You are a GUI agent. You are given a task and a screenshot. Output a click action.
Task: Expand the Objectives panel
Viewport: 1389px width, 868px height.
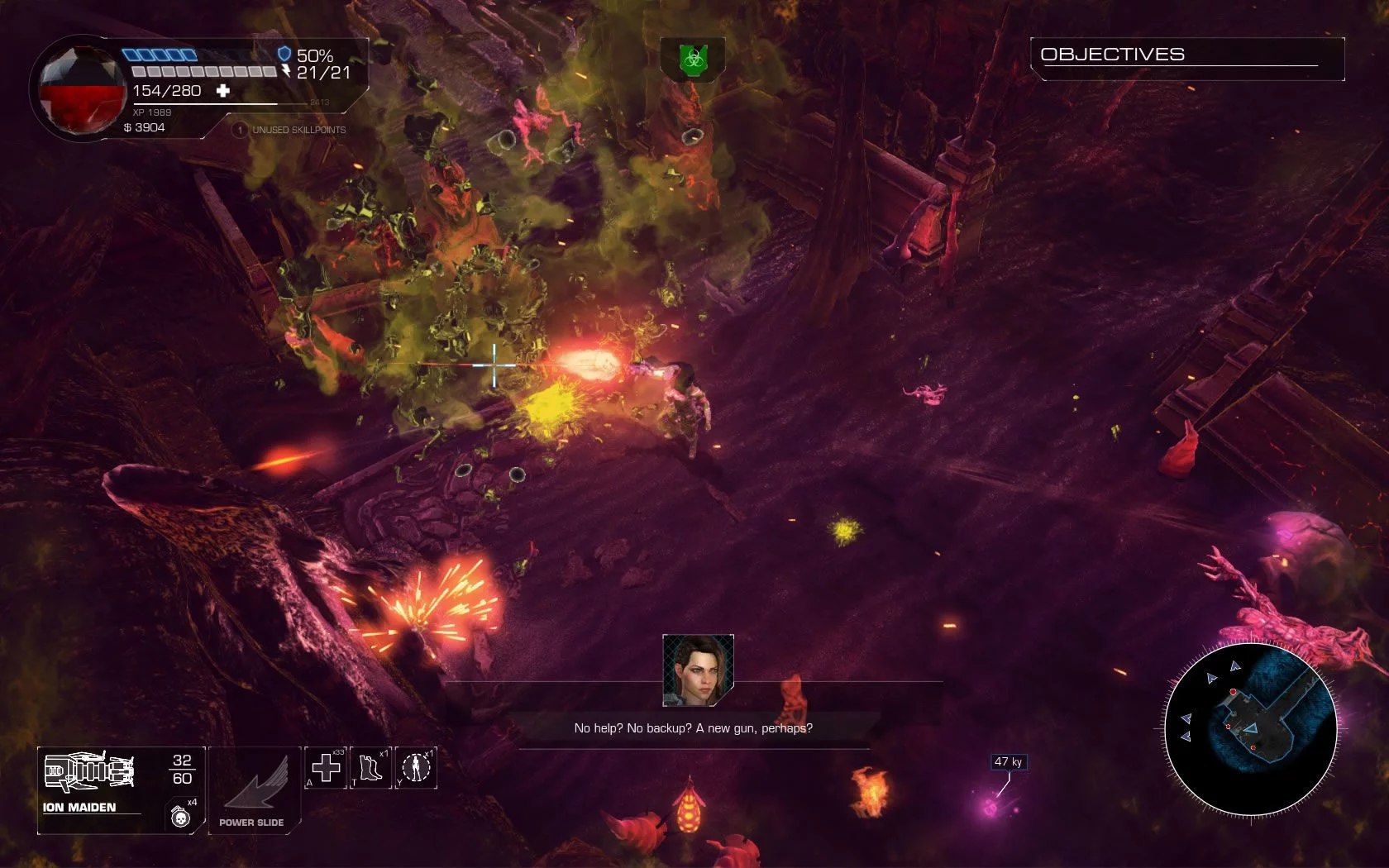pyautogui.click(x=1187, y=56)
